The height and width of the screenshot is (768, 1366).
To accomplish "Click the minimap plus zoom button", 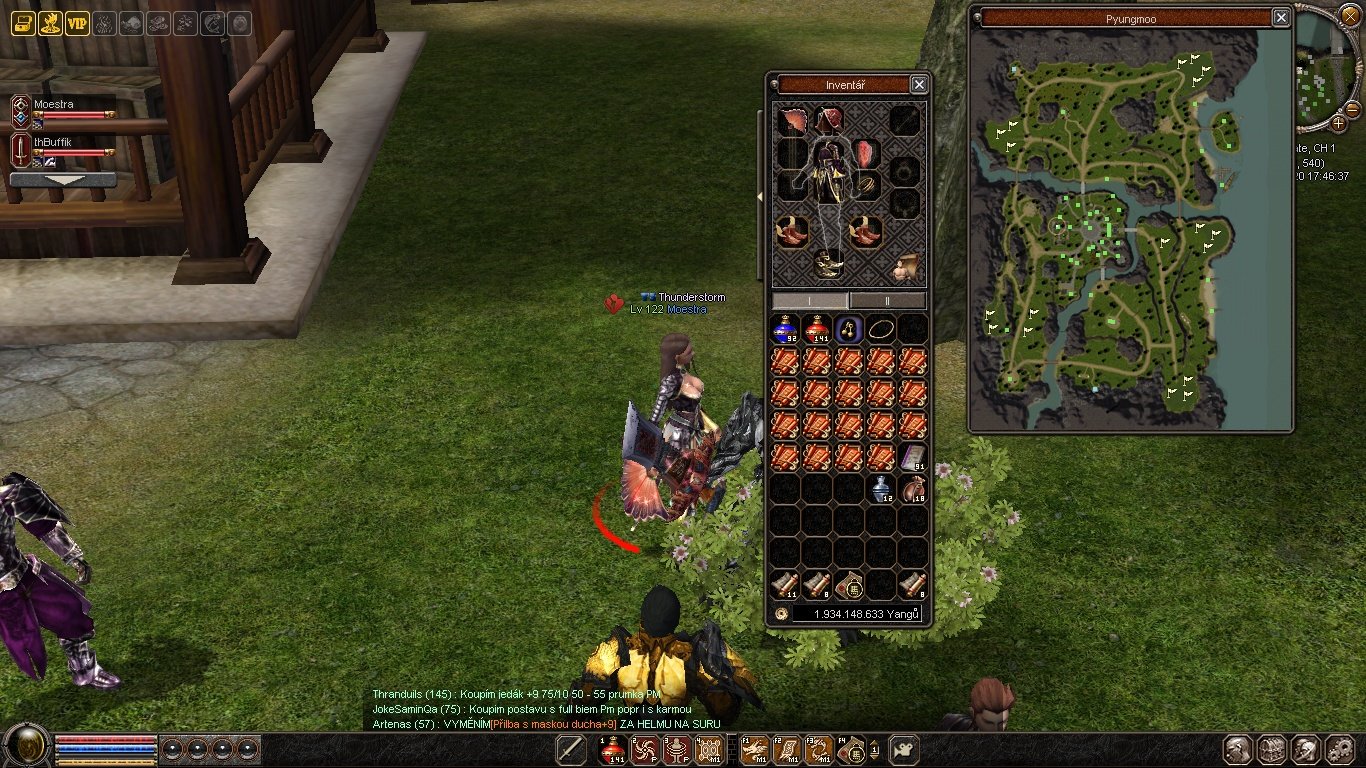I will point(1338,123).
